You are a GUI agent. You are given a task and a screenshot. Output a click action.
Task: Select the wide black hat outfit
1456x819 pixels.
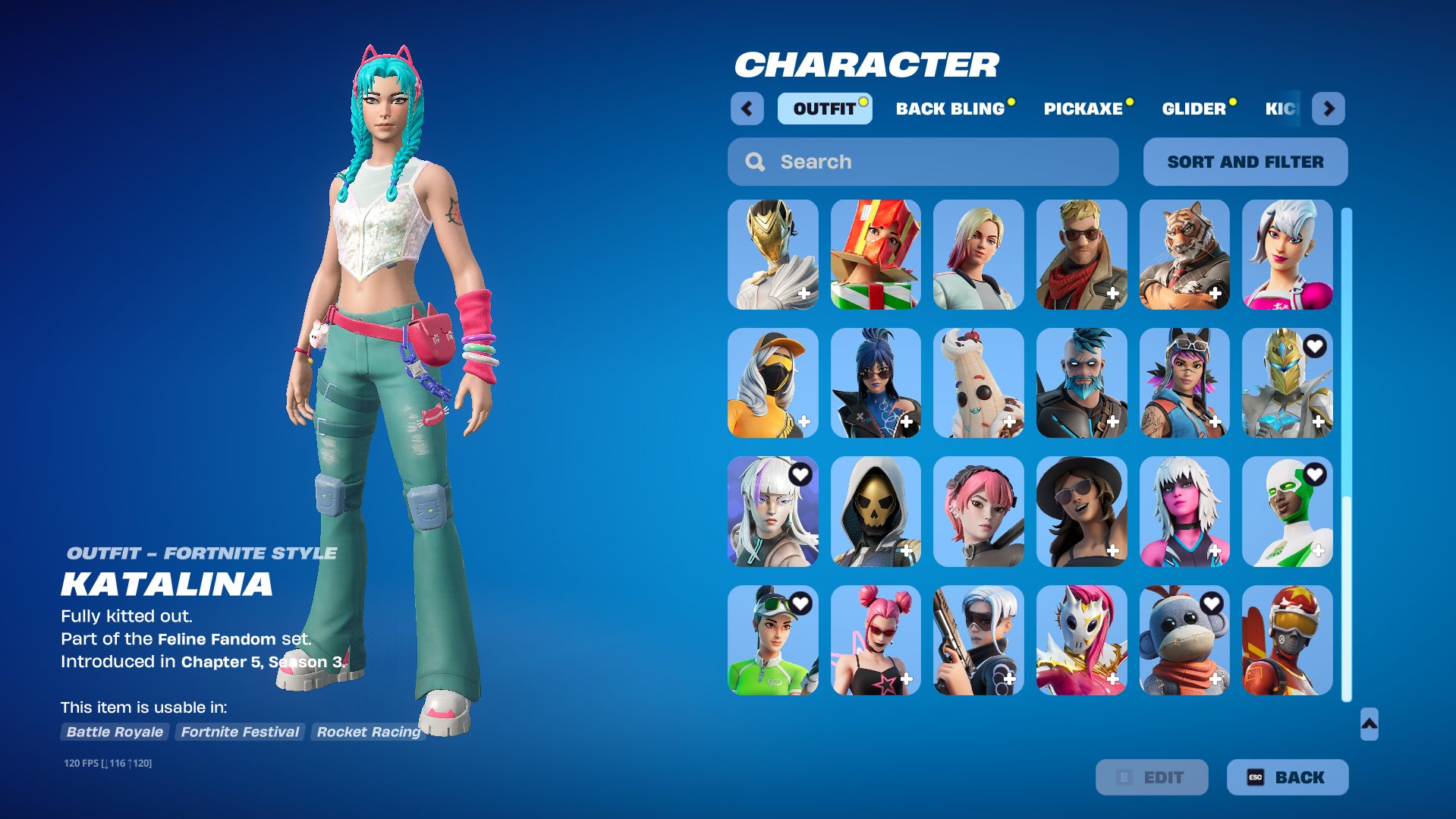1081,512
